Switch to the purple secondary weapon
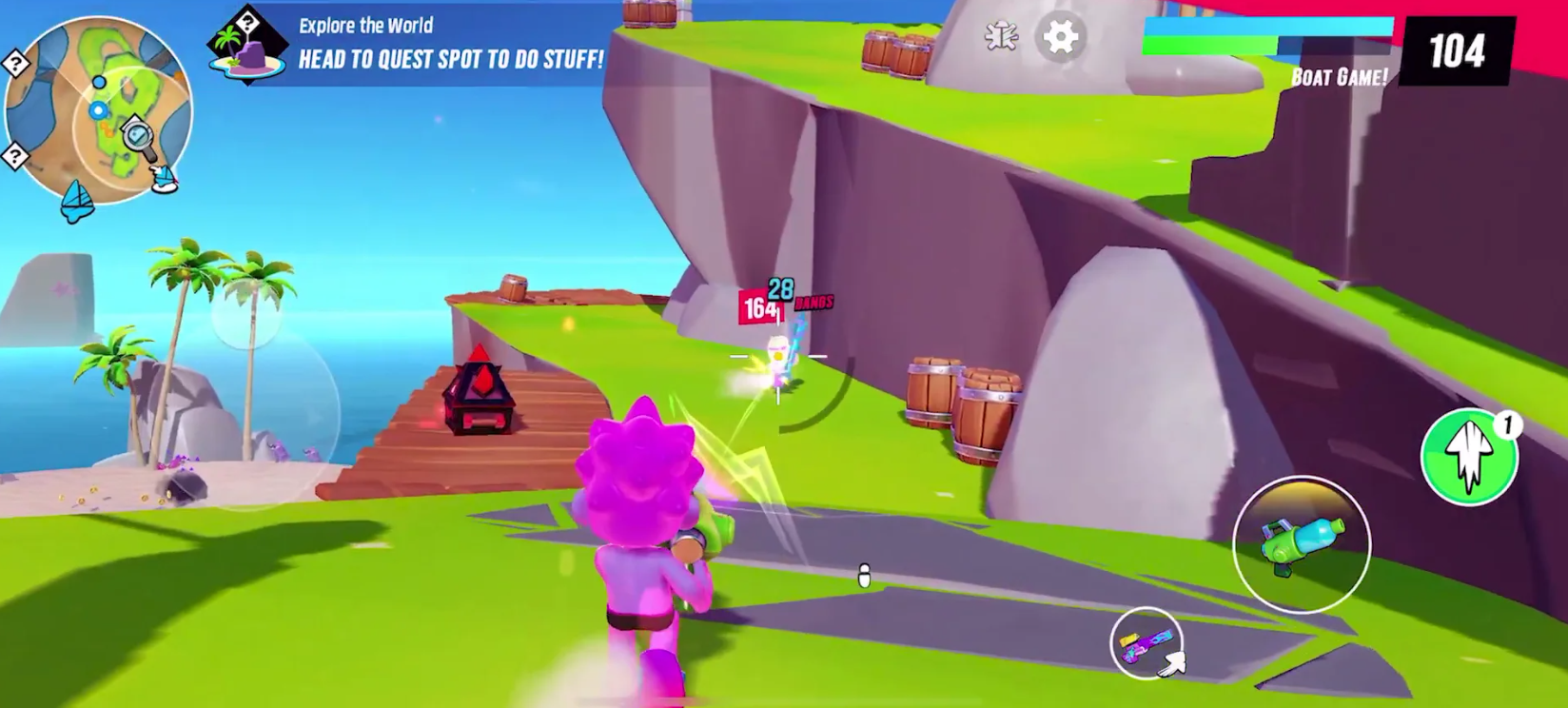1568x708 pixels. coord(1146,643)
